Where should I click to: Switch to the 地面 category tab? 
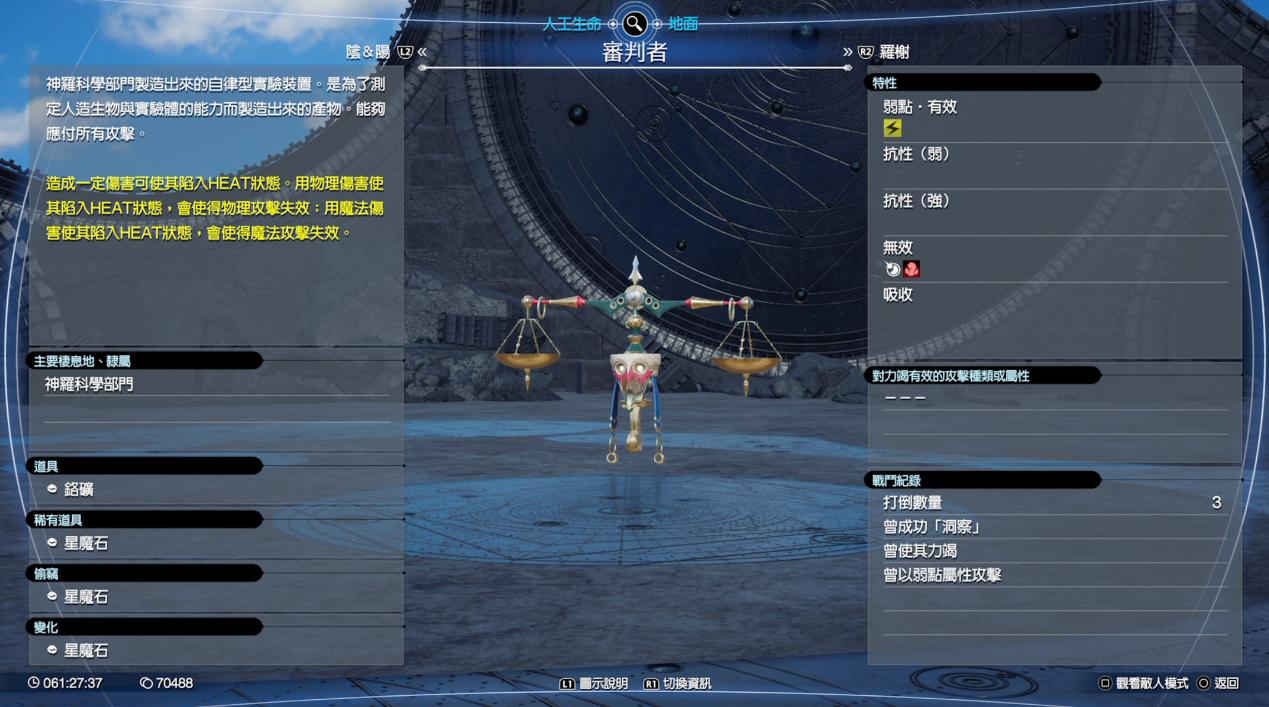point(683,24)
